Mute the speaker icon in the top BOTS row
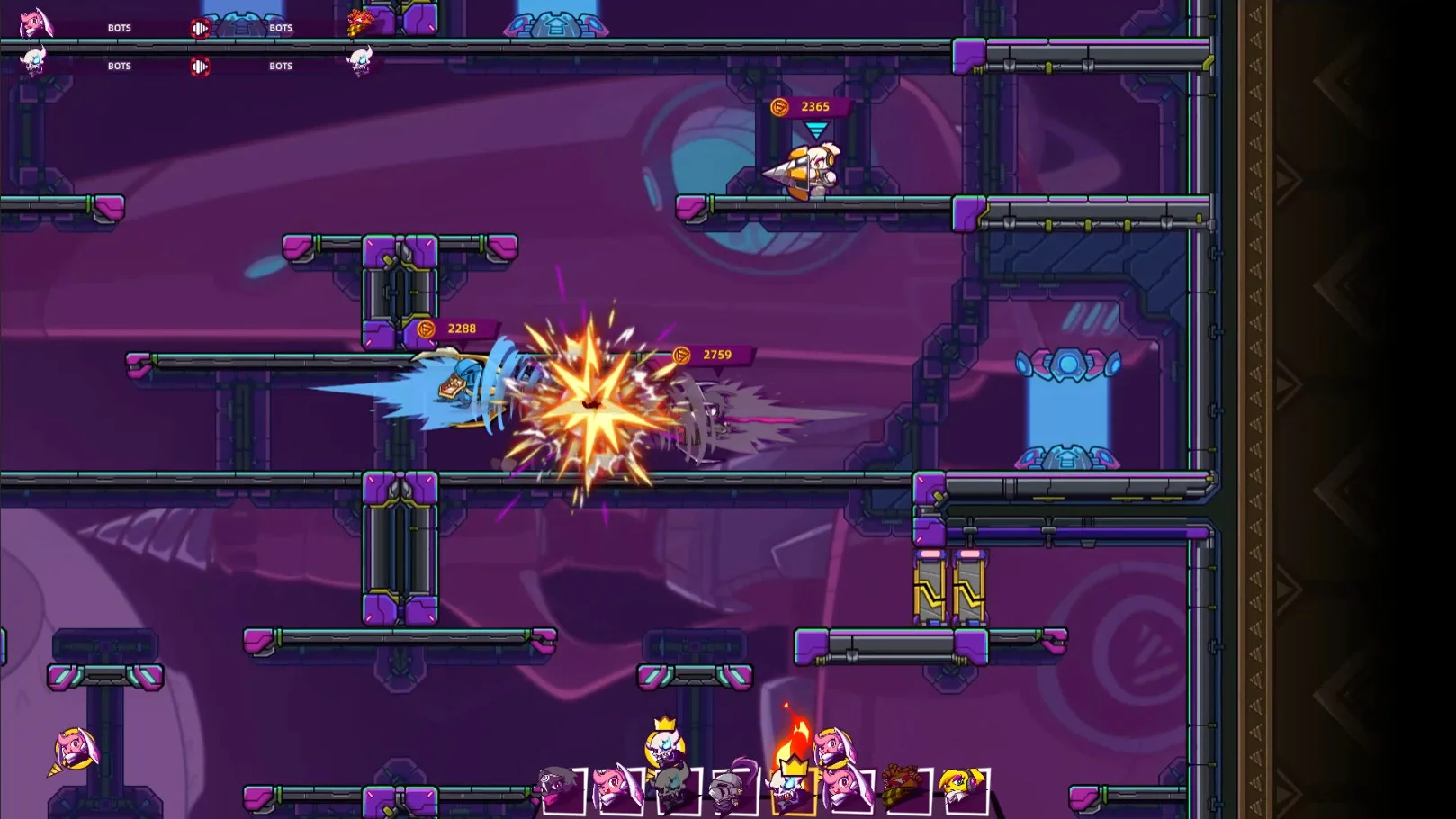The width and height of the screenshot is (1456, 819). tap(200, 28)
